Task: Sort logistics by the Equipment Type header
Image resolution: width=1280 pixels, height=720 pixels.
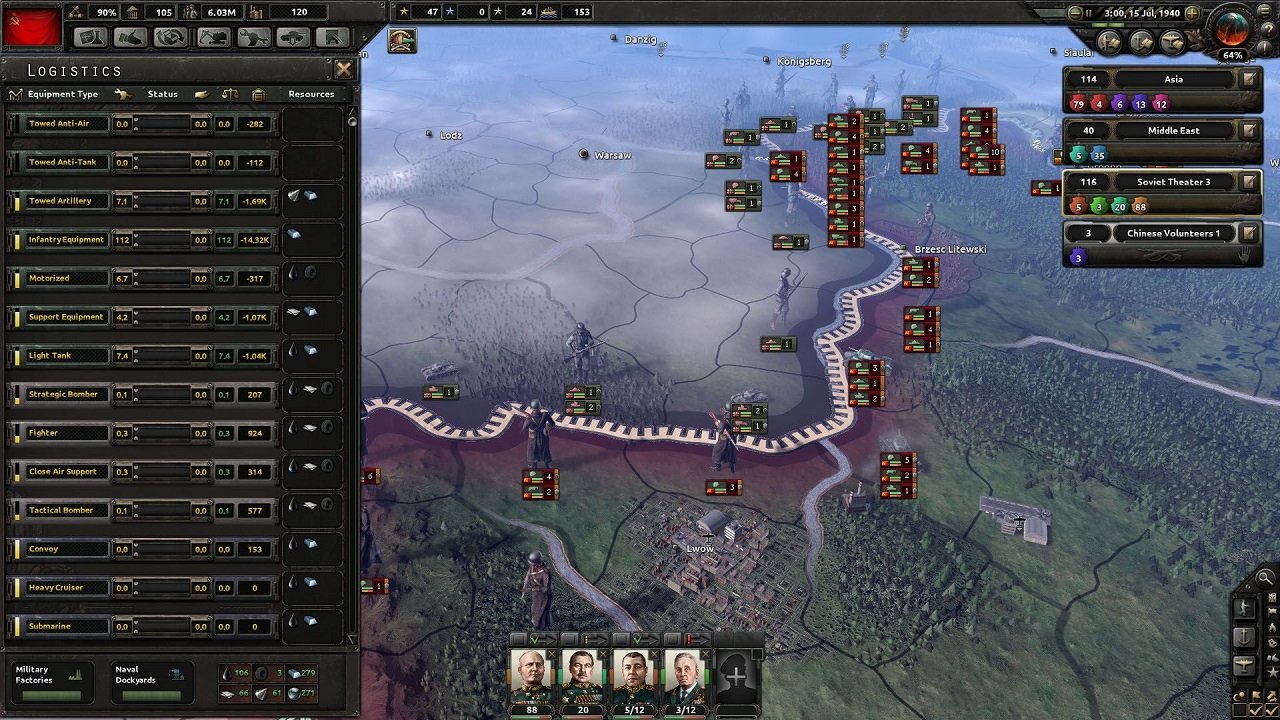Action: pyautogui.click(x=62, y=94)
